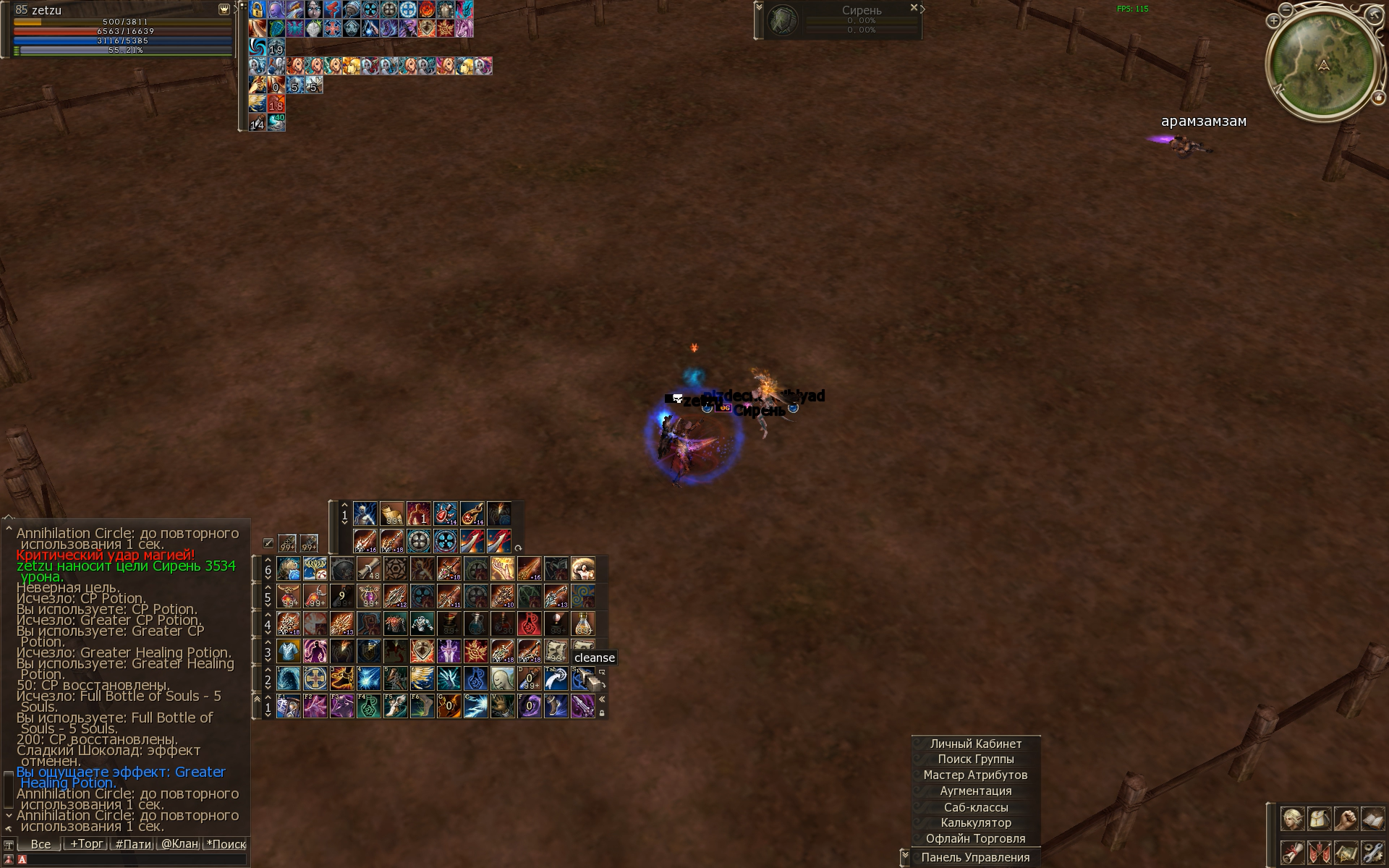Toggle the Панель Управления panel button
Screen dimensions: 1389x868
[x=975, y=857]
